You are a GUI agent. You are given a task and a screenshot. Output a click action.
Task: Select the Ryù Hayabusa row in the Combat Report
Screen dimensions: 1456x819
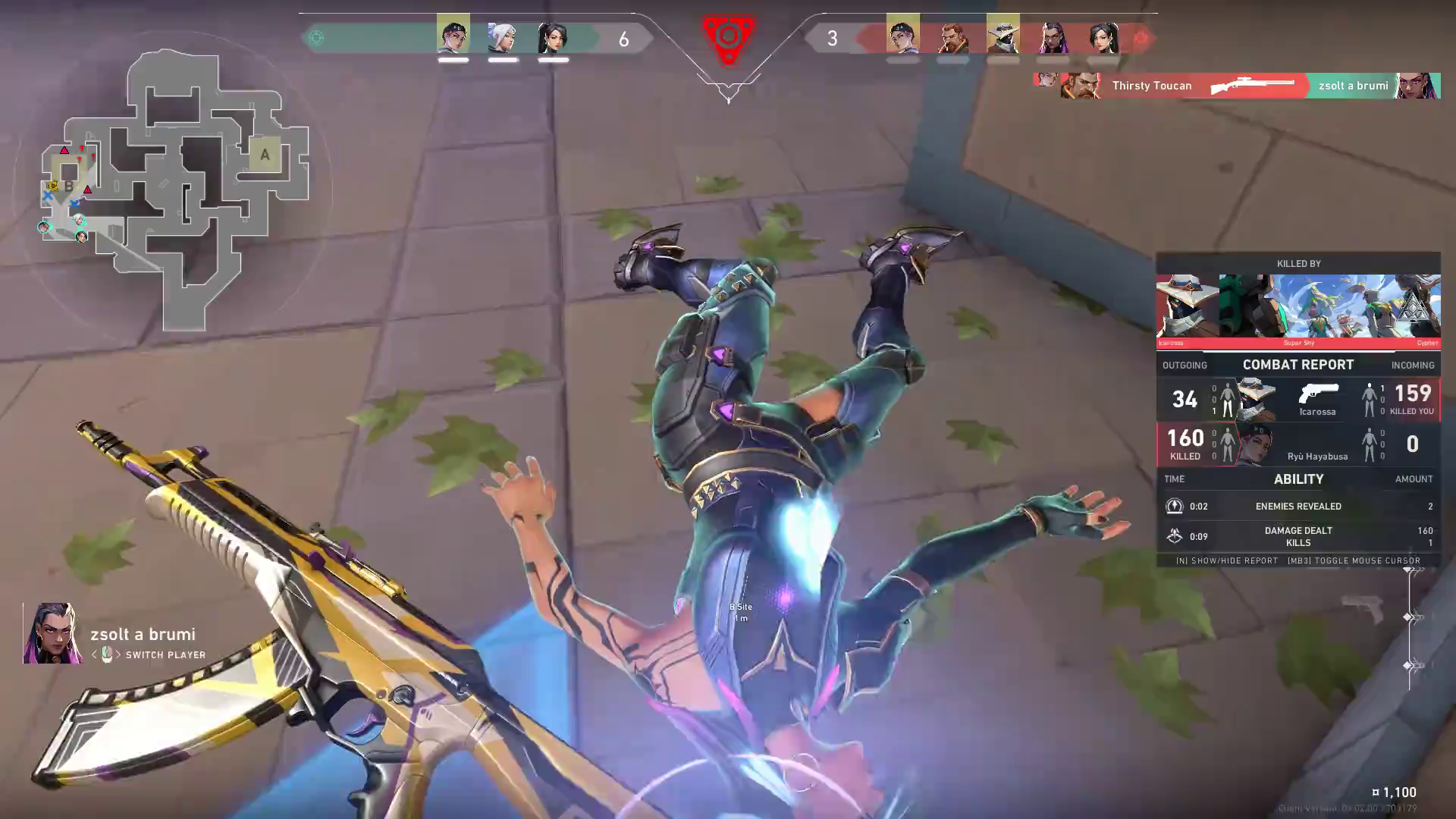1298,444
